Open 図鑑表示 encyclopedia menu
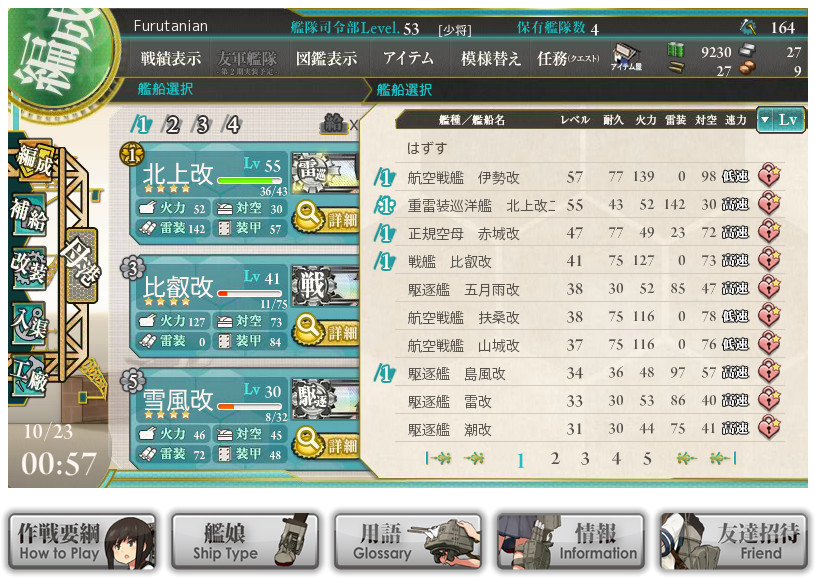The image size is (815, 578). [326, 59]
